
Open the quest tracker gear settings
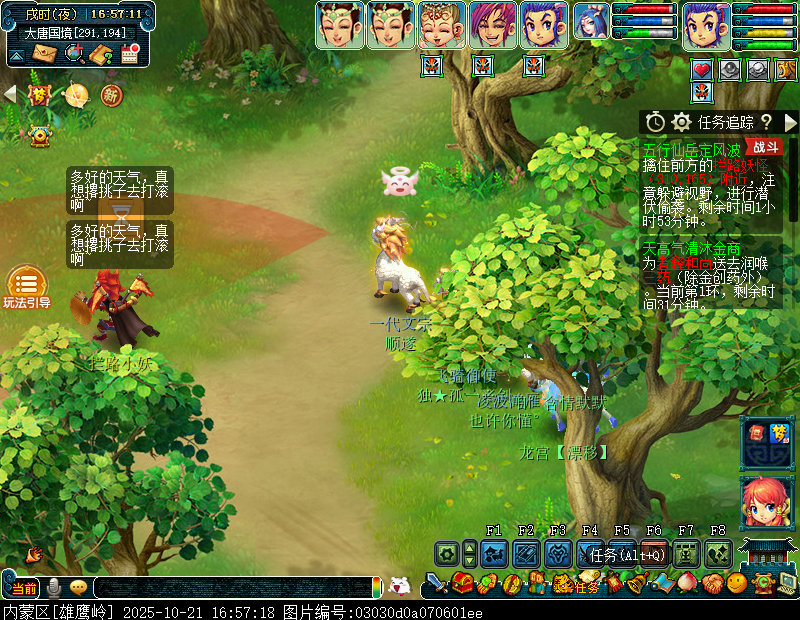pyautogui.click(x=682, y=122)
